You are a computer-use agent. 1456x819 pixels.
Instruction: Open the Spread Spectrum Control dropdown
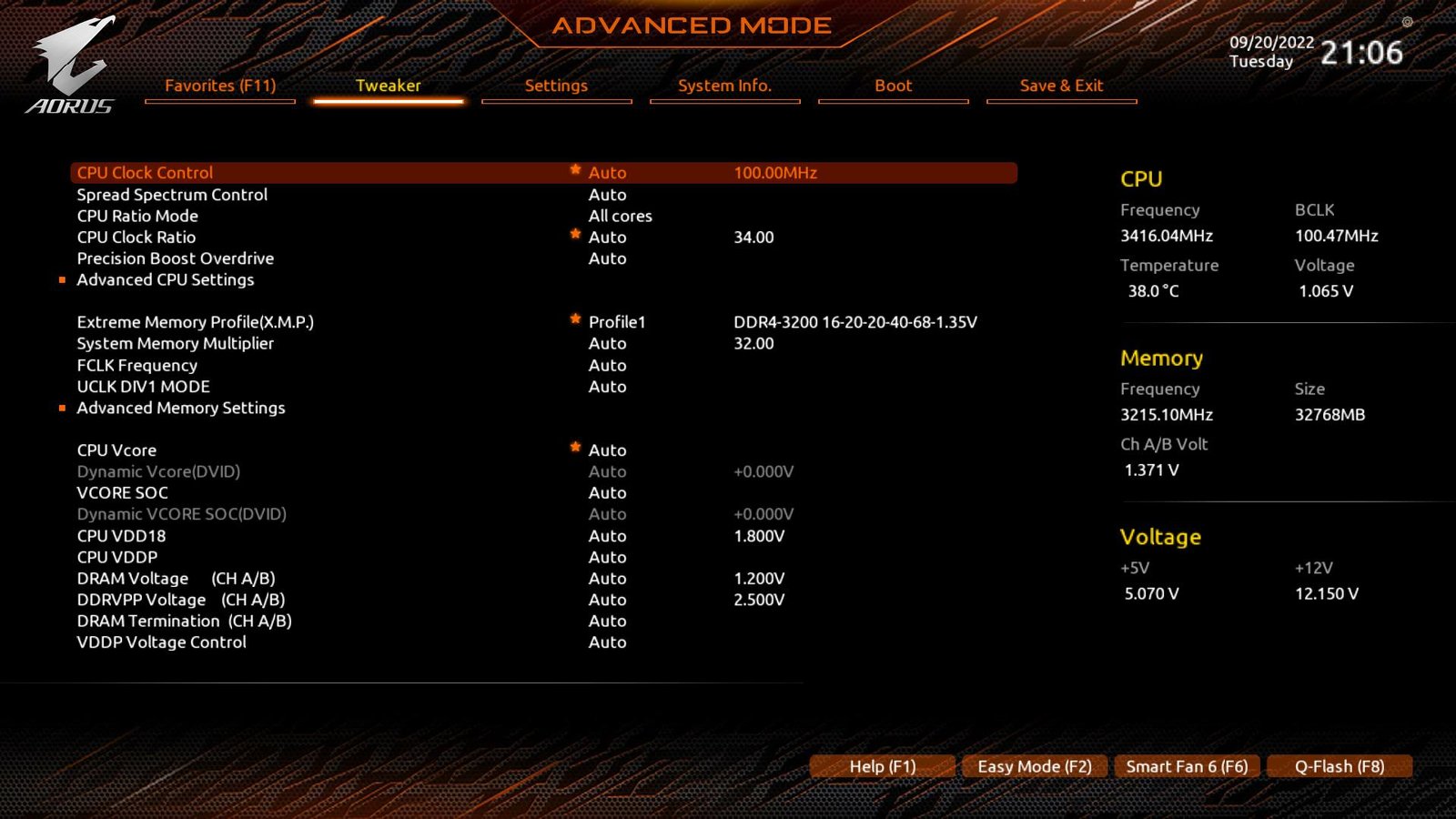[607, 194]
